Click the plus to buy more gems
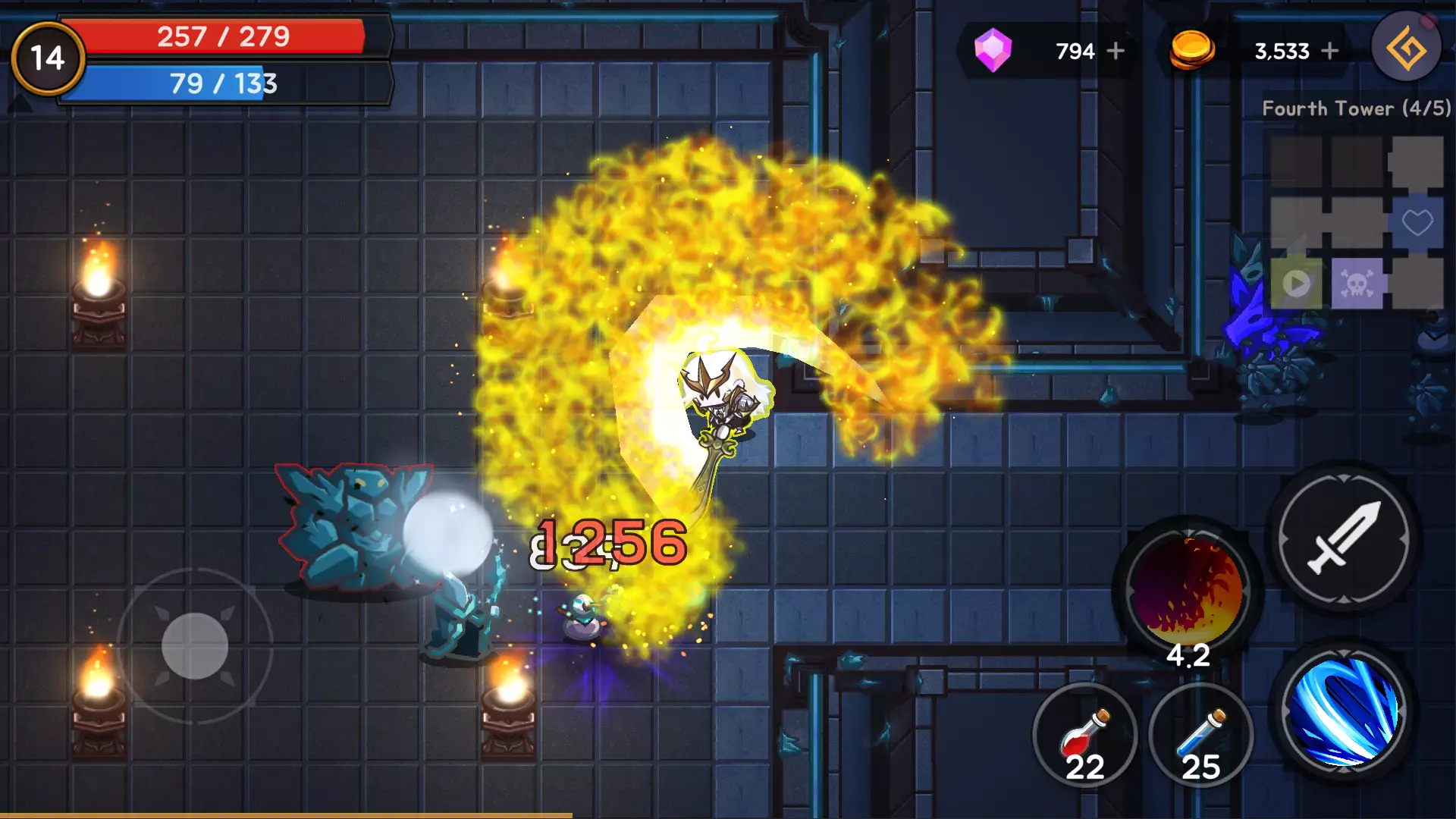Viewport: 1456px width, 819px height. coord(1117,51)
